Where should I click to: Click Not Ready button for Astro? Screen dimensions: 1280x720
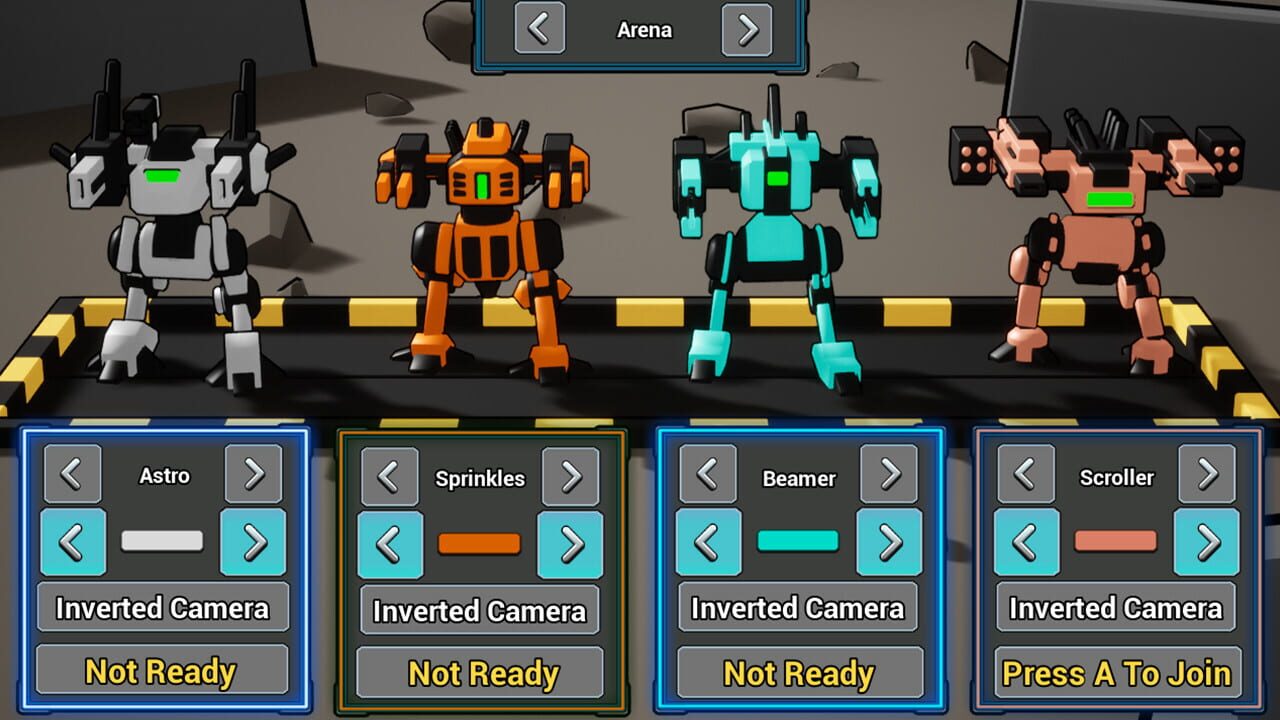[163, 672]
